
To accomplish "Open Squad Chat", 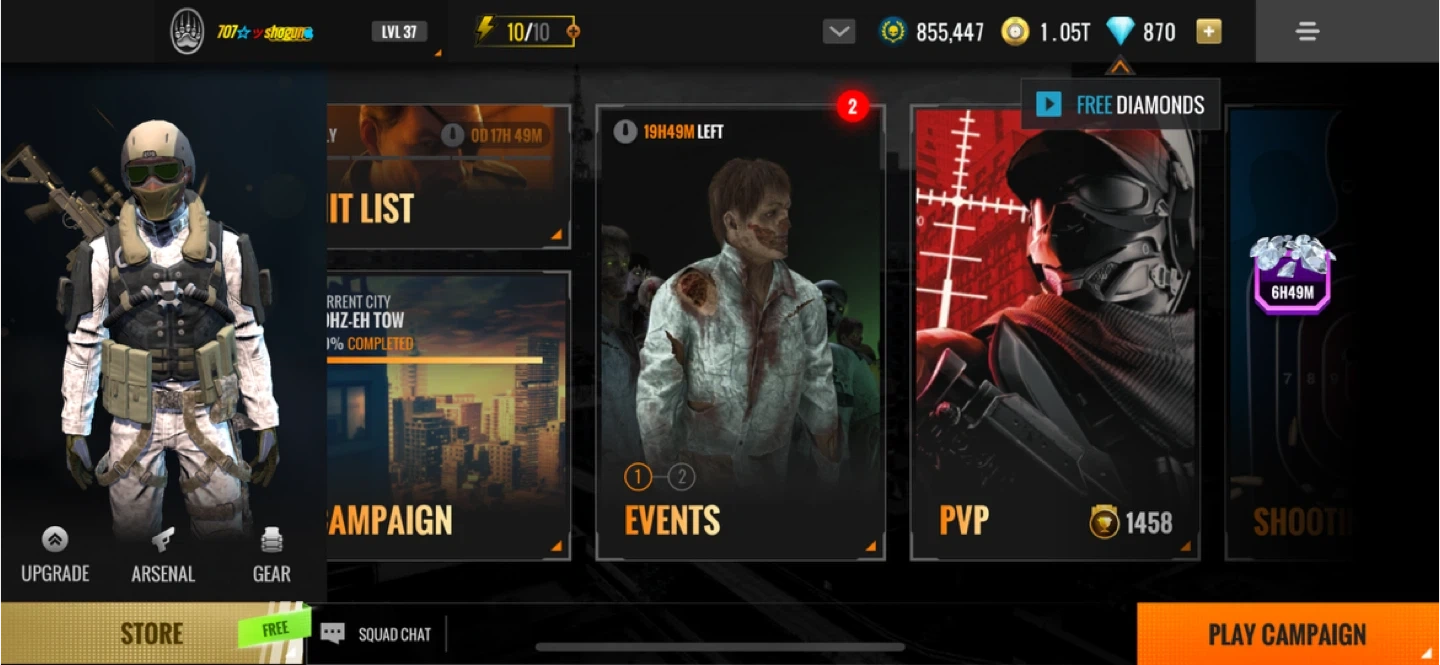I will (x=377, y=634).
